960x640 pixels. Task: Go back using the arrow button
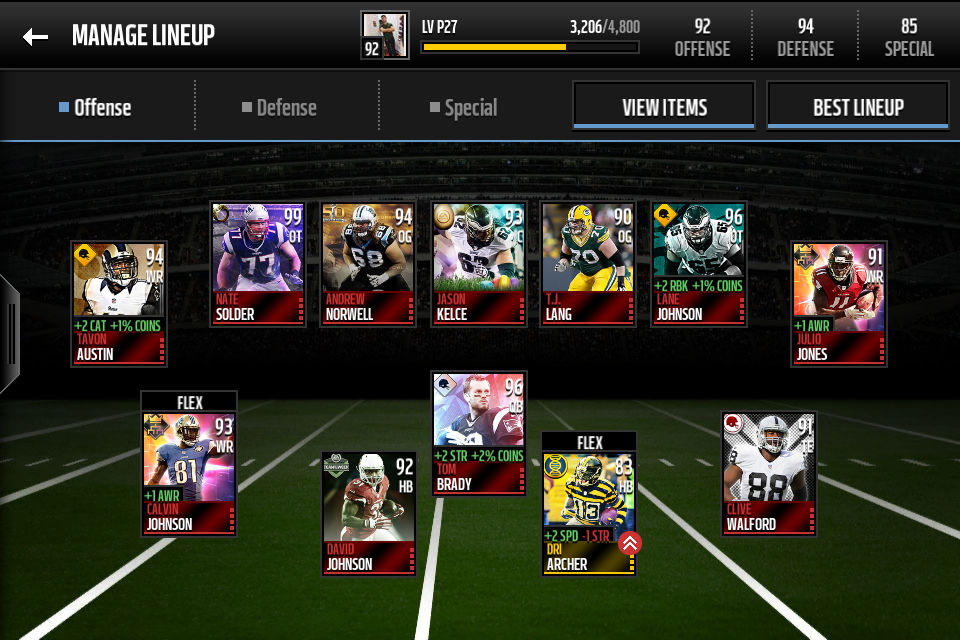pos(36,37)
